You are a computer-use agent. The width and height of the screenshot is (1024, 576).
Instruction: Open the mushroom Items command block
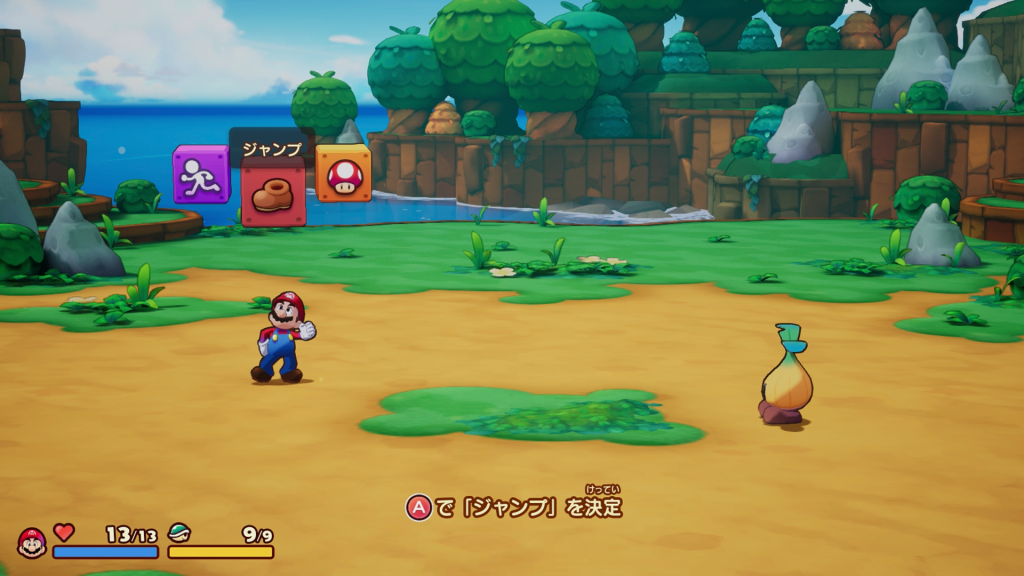tap(343, 174)
